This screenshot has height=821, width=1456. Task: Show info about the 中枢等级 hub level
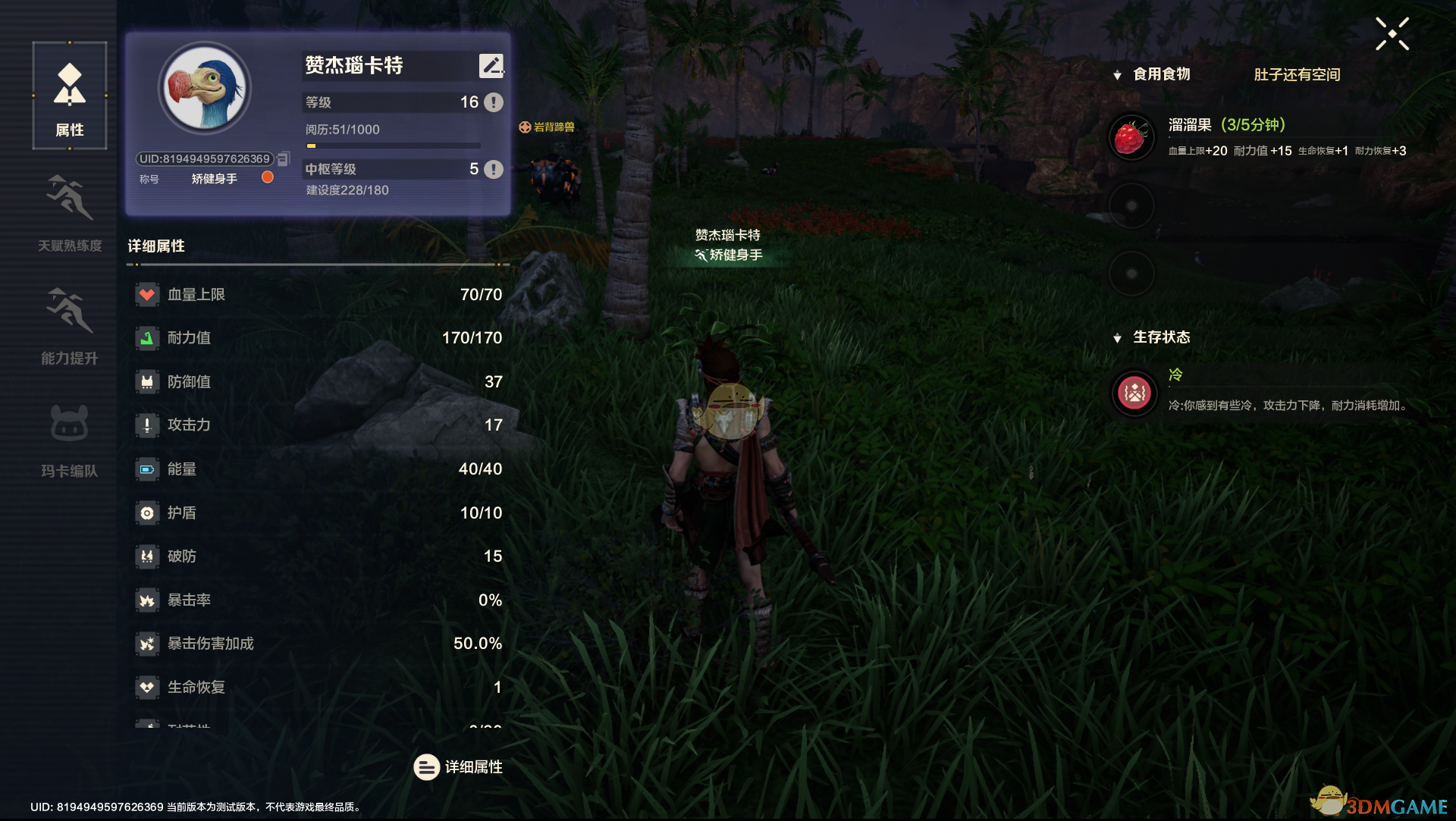[x=494, y=169]
